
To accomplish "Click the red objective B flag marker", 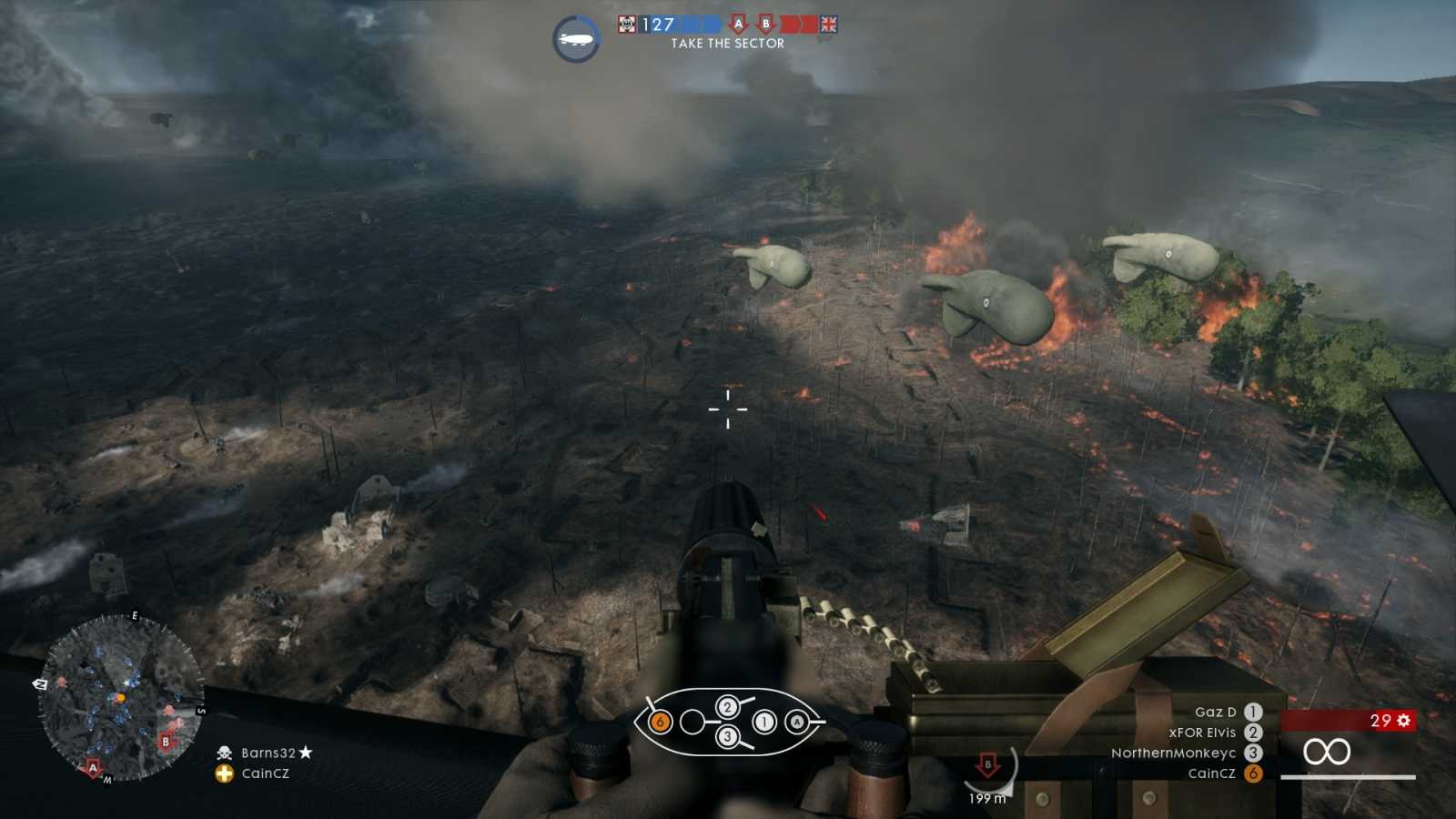I will point(766,23).
